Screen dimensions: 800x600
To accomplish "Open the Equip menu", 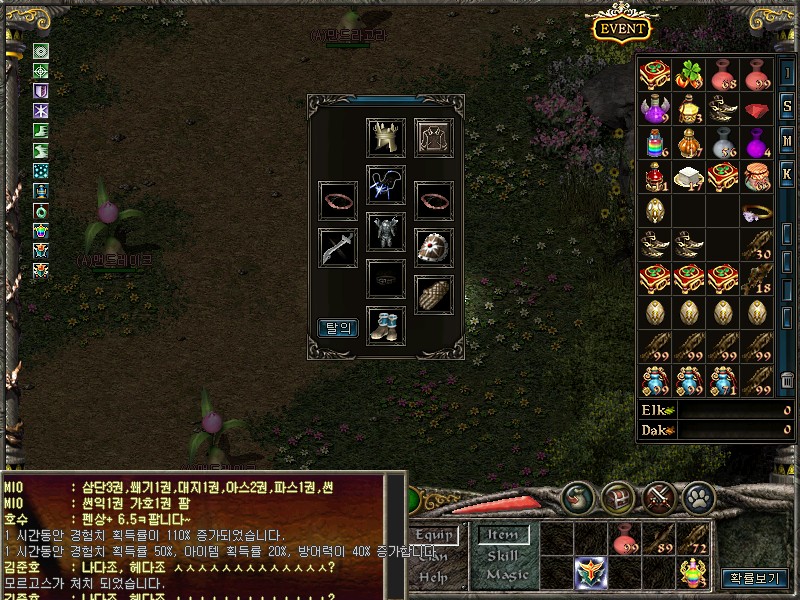I will pyautogui.click(x=437, y=535).
